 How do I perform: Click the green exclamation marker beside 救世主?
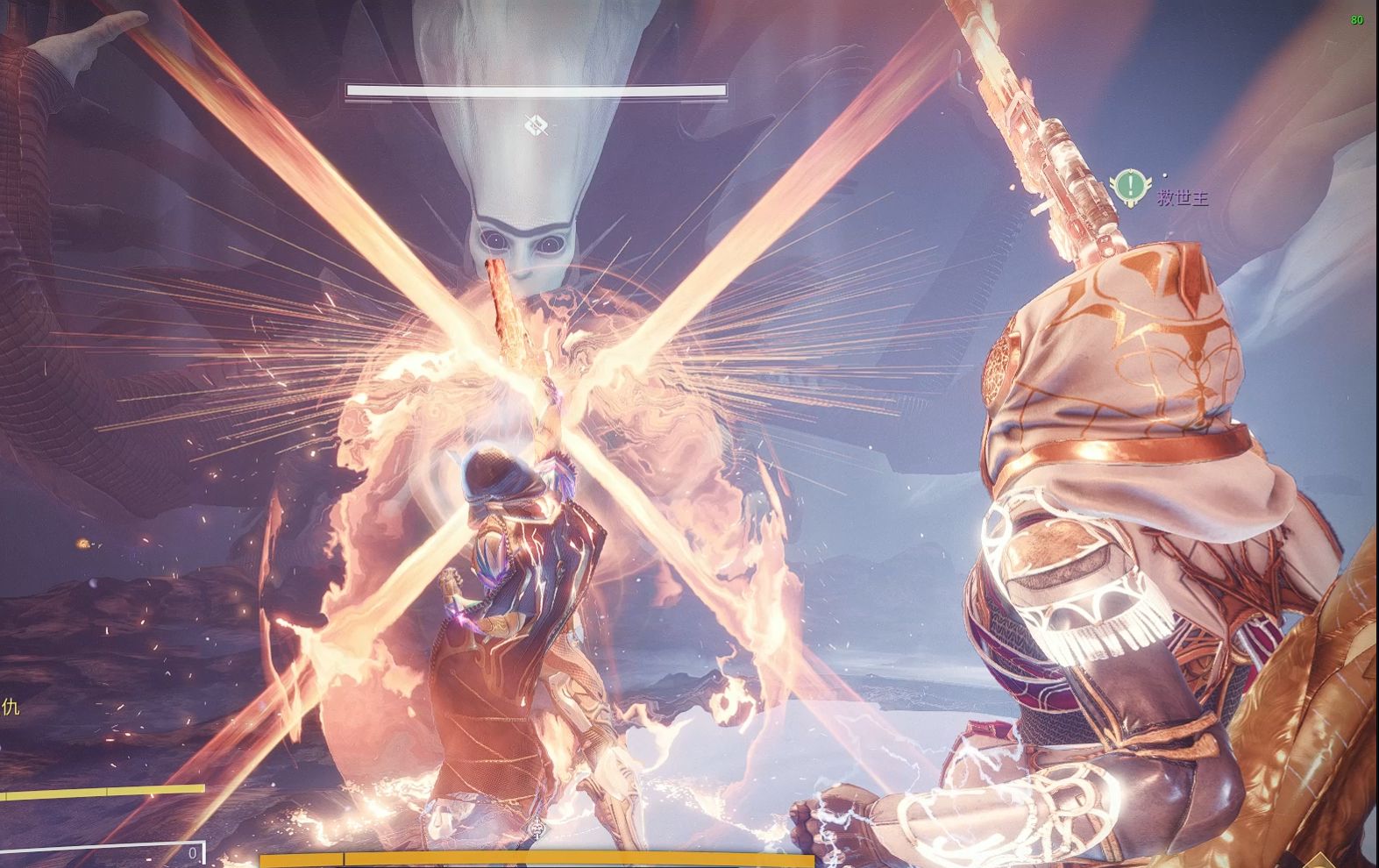pyautogui.click(x=1131, y=186)
